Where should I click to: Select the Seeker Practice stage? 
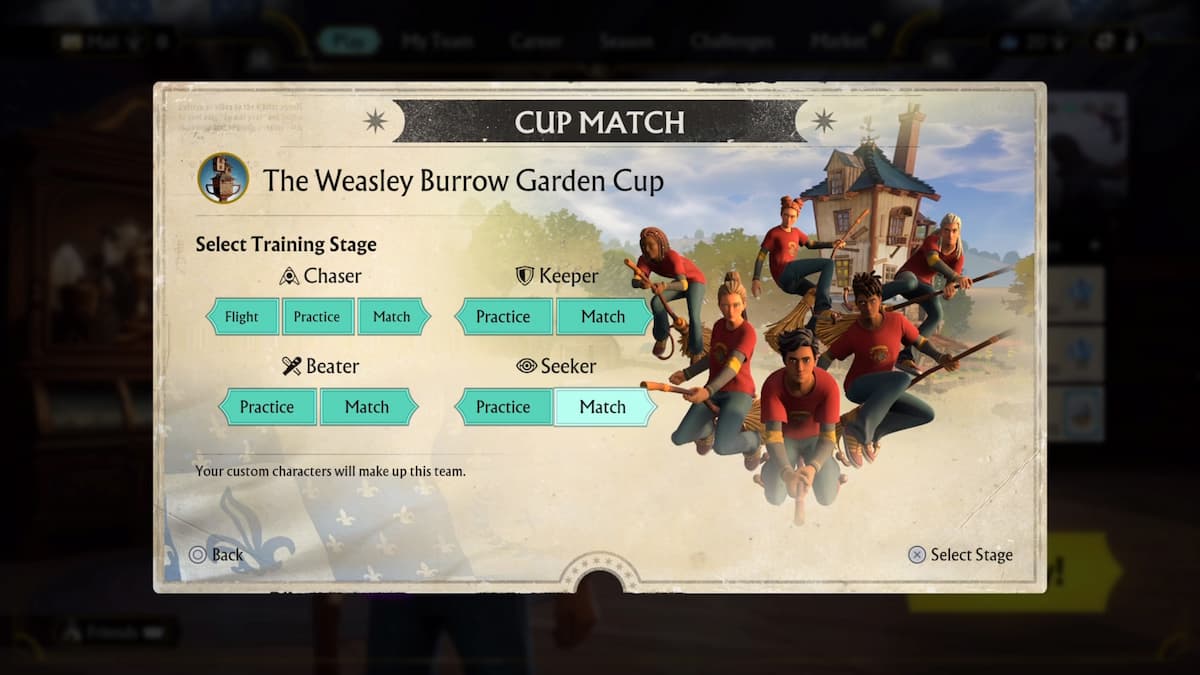[x=503, y=407]
